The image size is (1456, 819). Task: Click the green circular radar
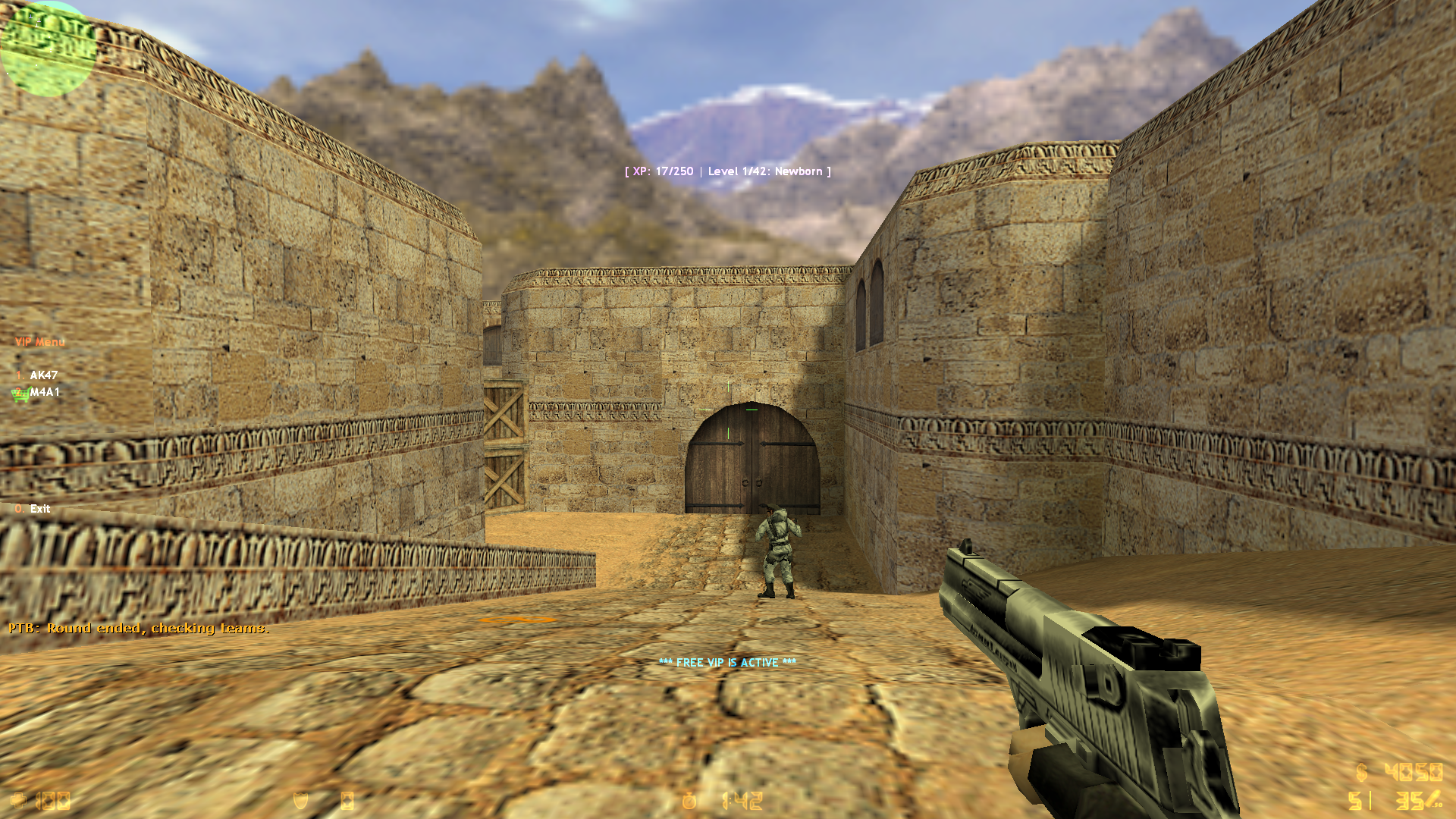point(47,49)
